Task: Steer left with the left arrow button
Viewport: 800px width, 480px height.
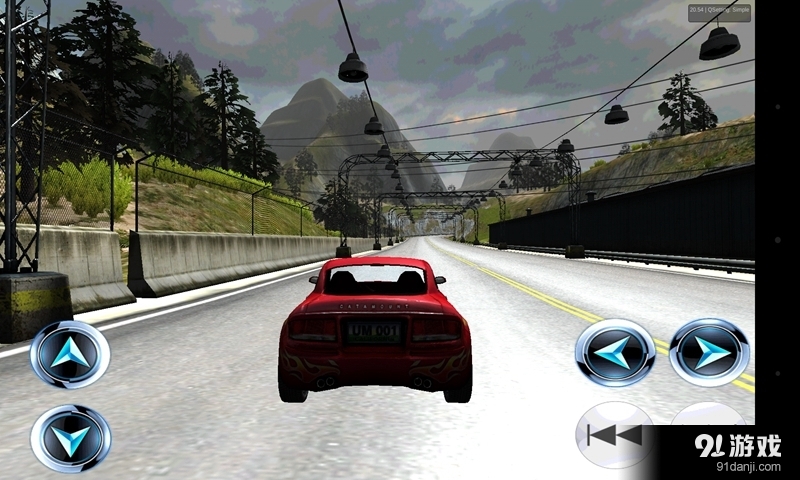Action: (615, 352)
